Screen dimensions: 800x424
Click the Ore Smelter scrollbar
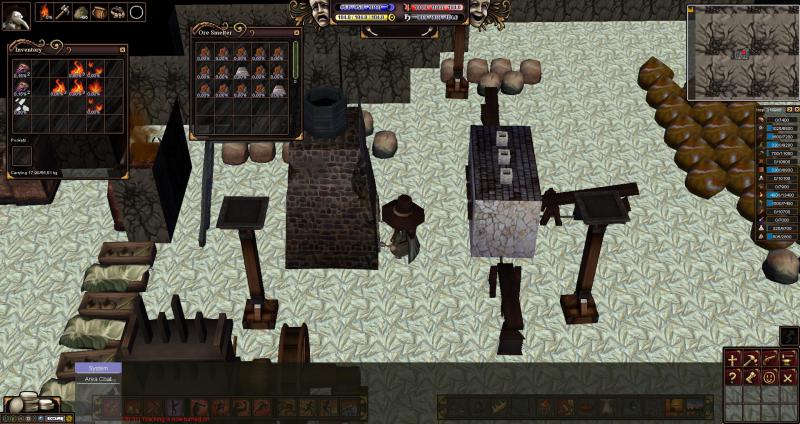pos(295,60)
